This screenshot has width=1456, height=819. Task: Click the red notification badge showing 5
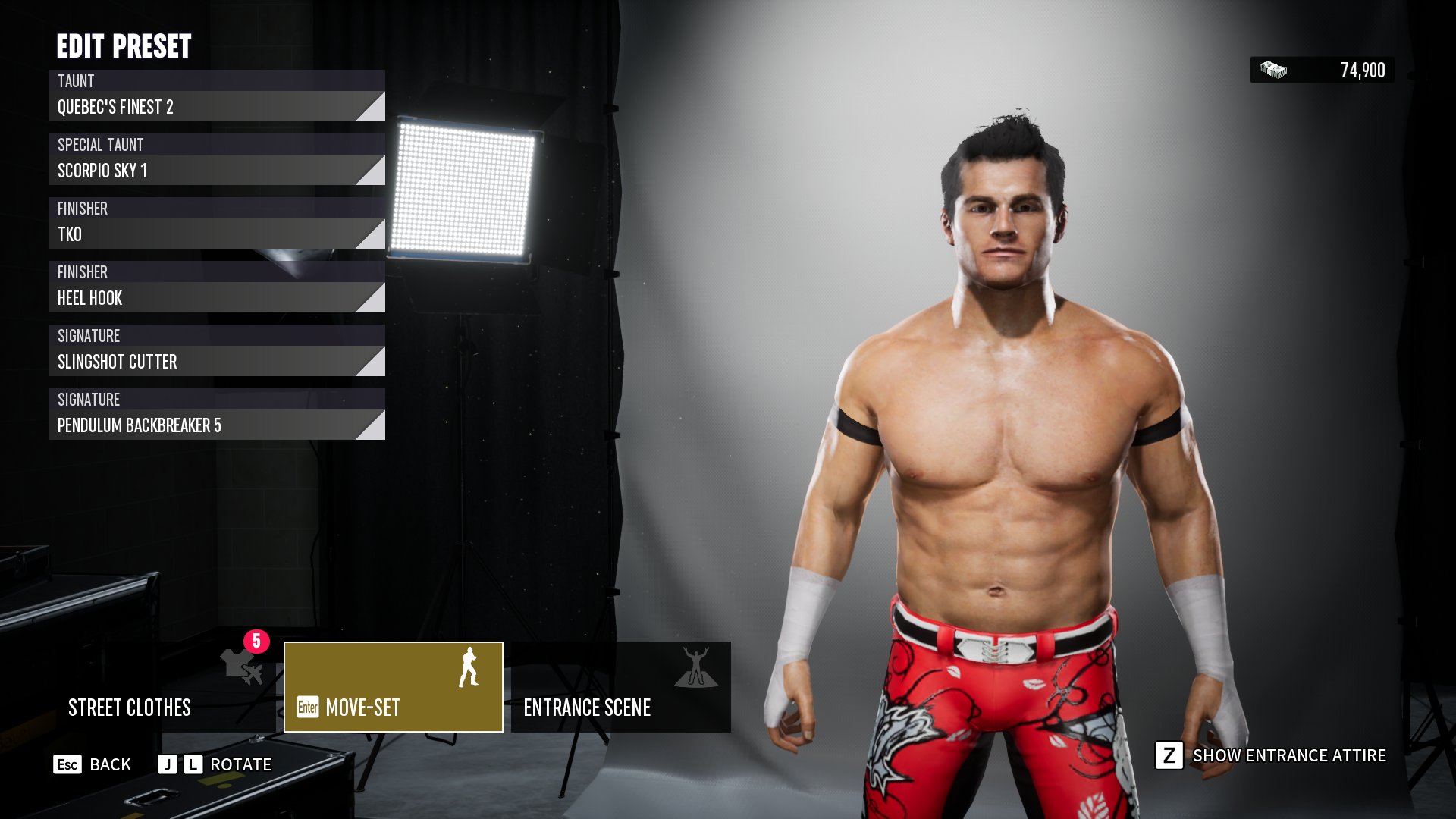[x=256, y=641]
